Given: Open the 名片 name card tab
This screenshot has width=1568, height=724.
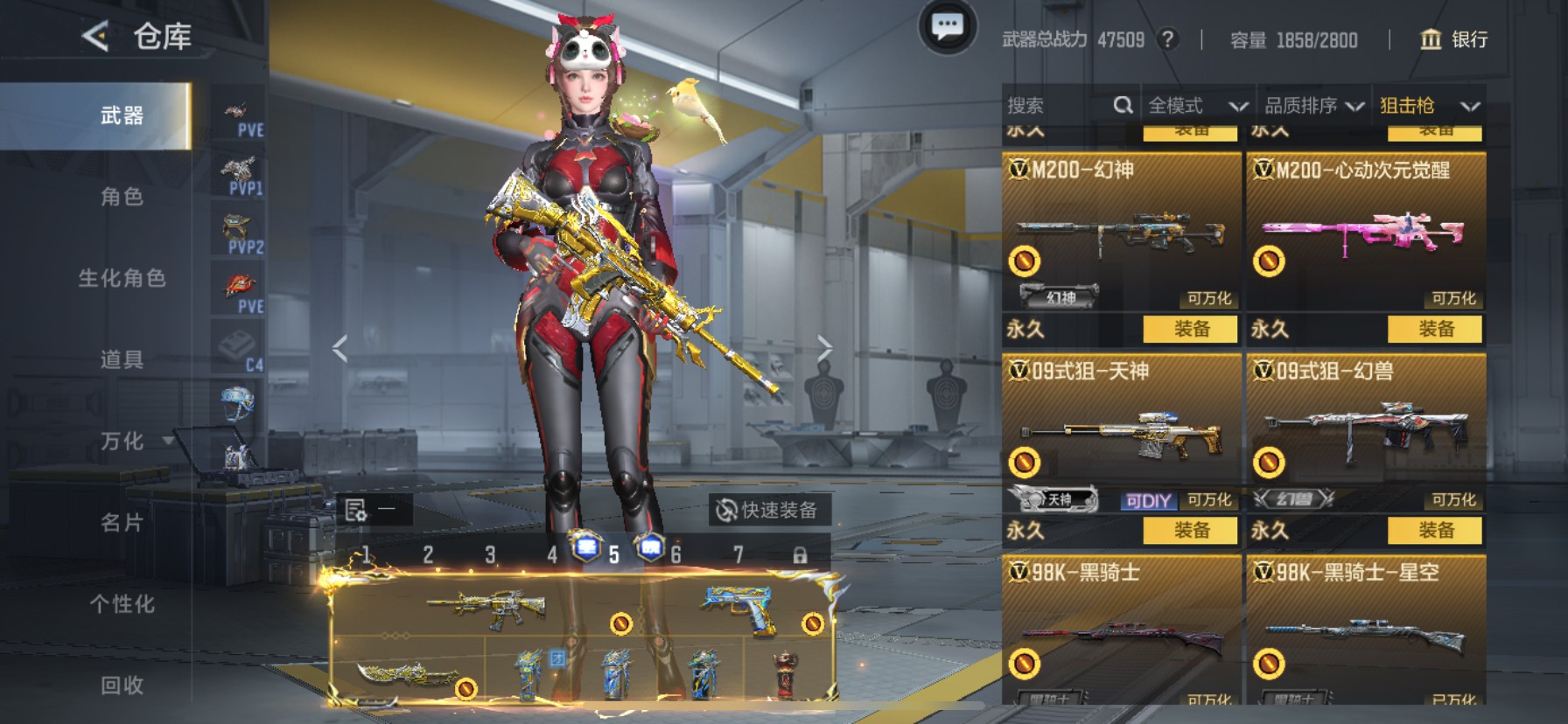Looking at the screenshot, I should (122, 523).
